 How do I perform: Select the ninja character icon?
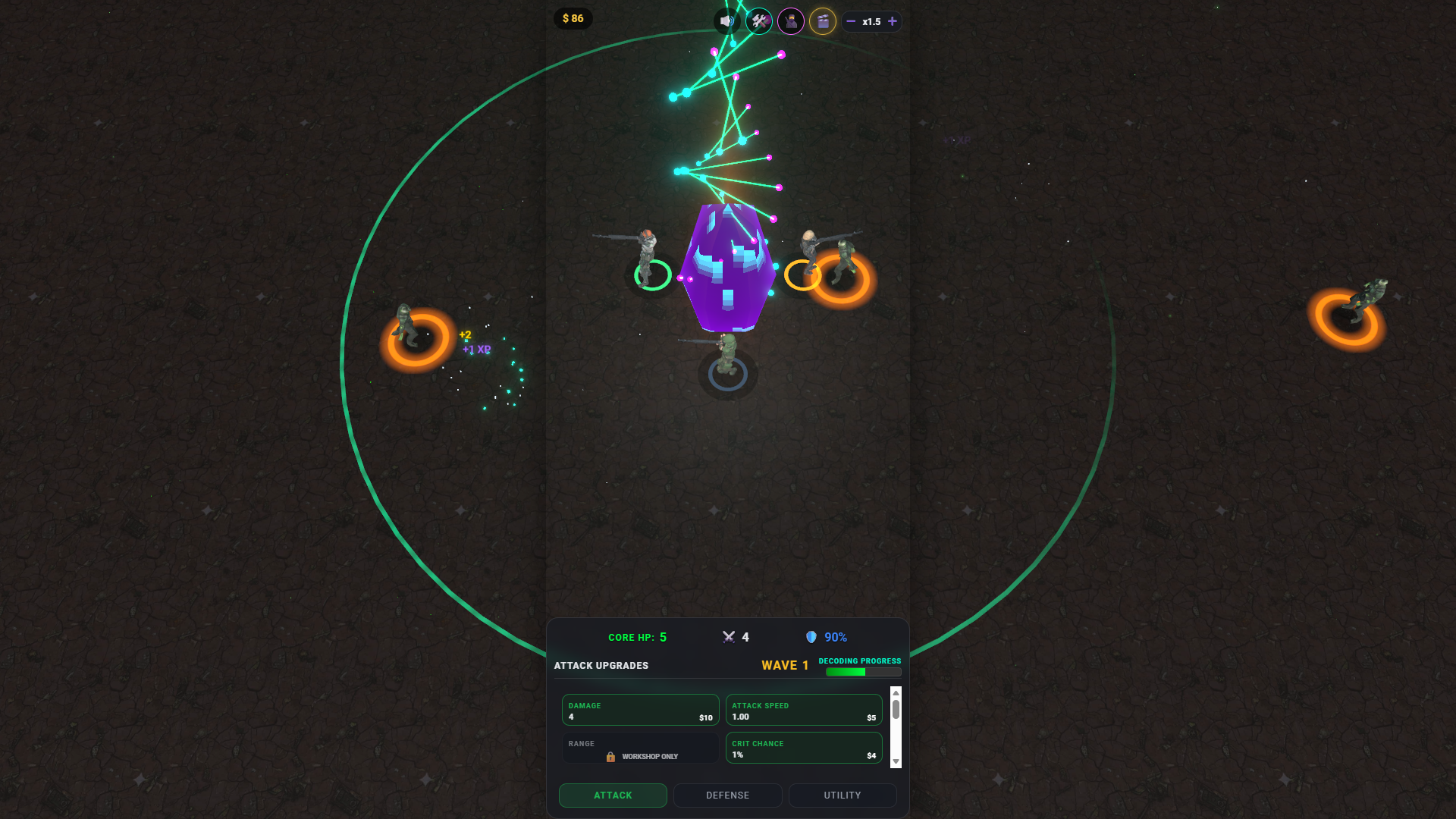pos(790,20)
